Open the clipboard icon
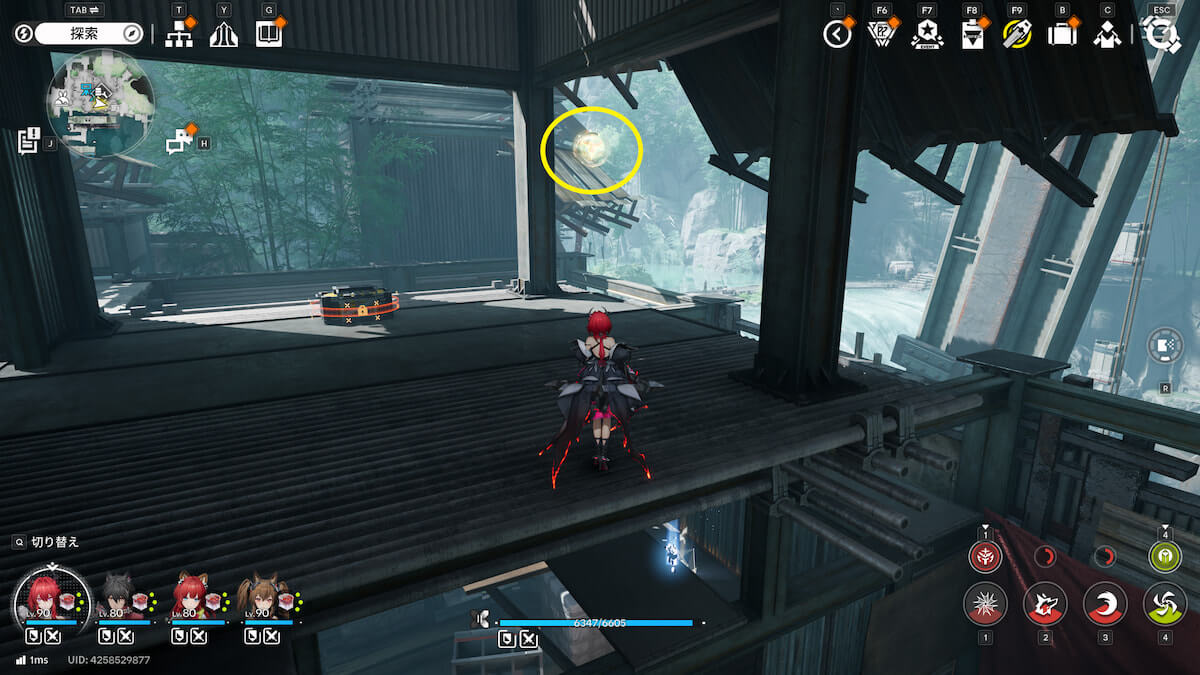 click(972, 35)
